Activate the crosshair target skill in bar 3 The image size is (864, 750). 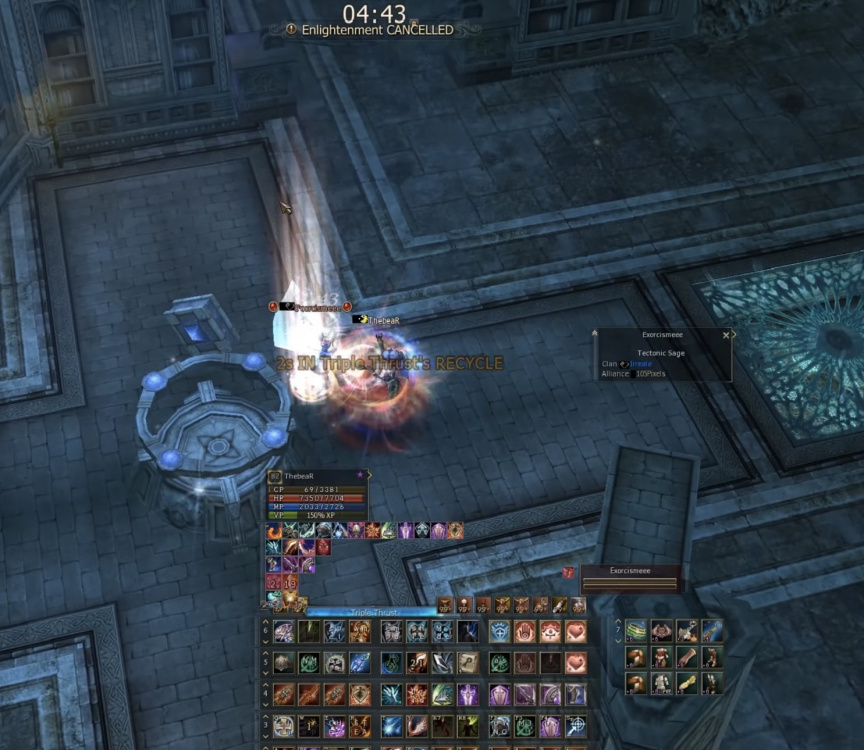pyautogui.click(x=575, y=726)
